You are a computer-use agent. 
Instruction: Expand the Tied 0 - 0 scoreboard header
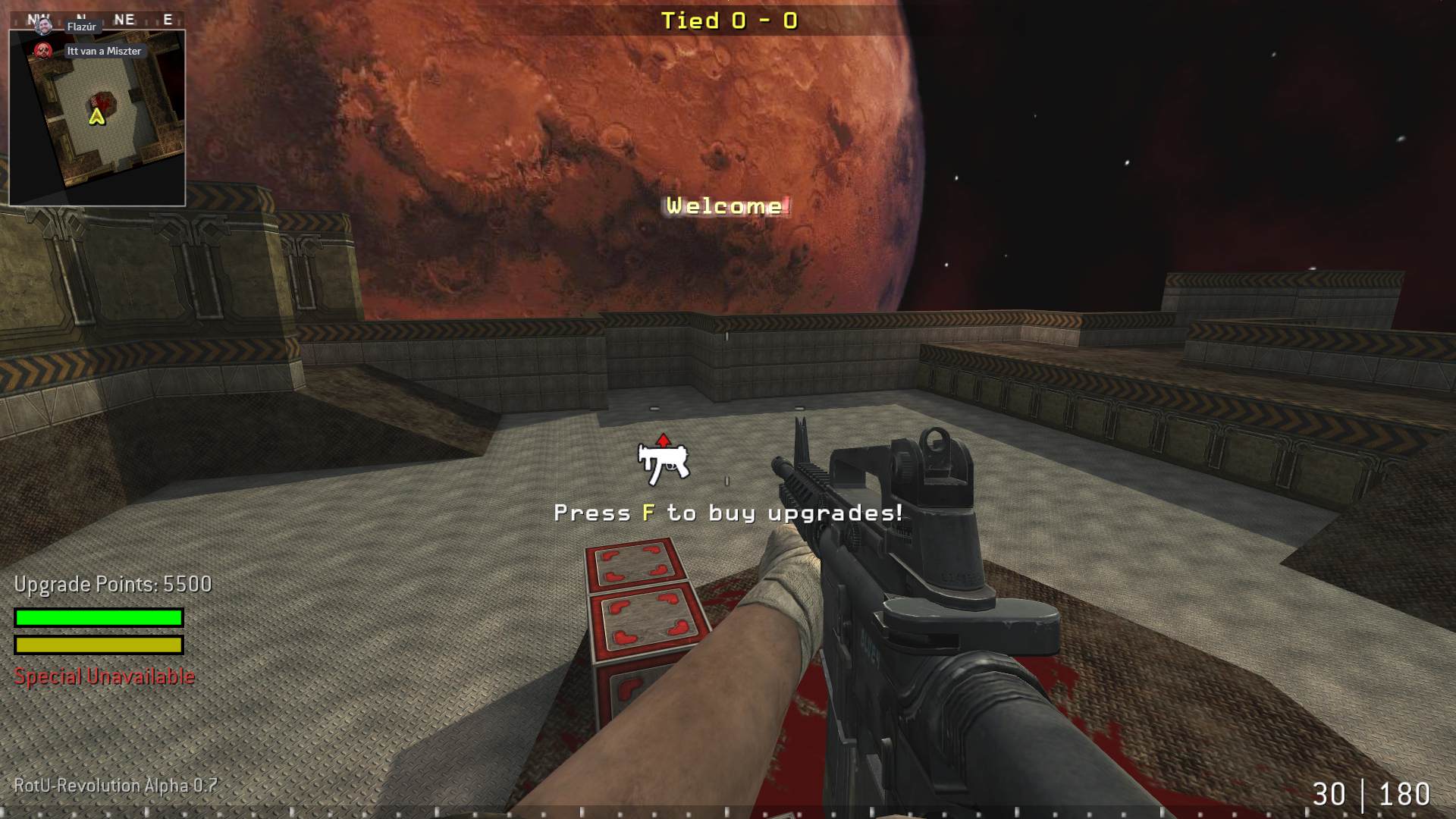[730, 21]
